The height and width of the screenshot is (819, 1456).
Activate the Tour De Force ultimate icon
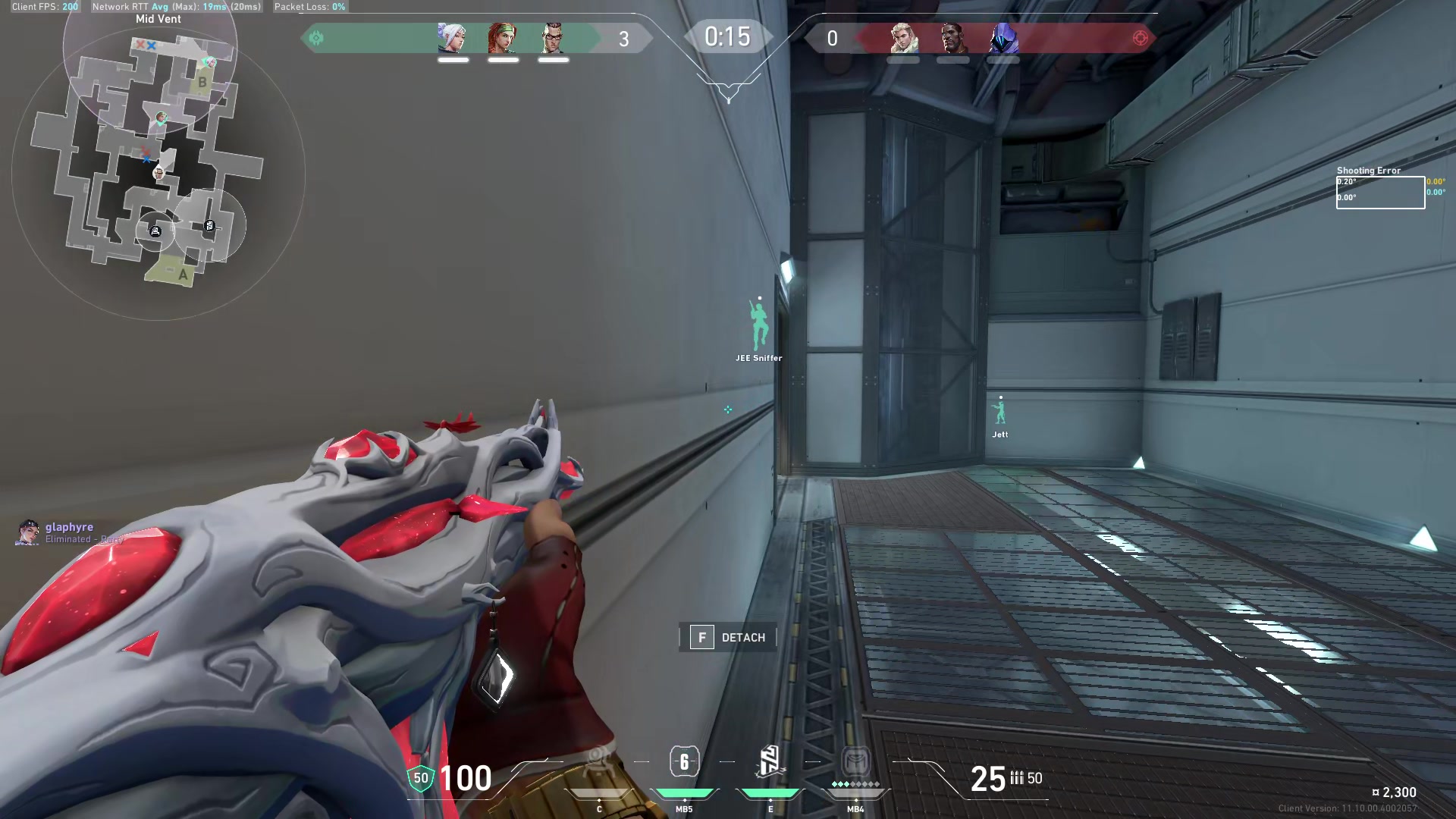click(x=855, y=761)
